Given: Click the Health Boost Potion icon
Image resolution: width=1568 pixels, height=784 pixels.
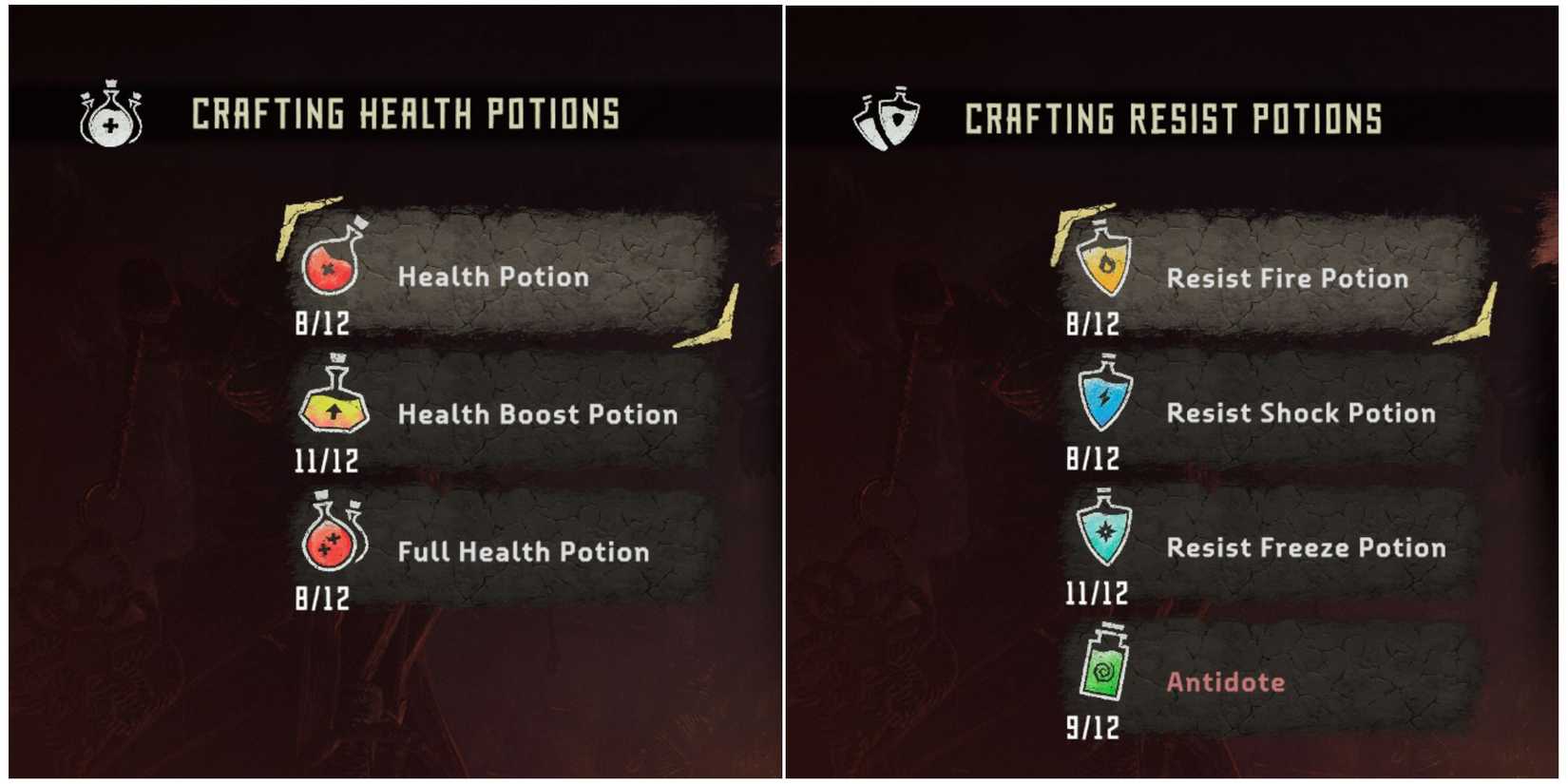Looking at the screenshot, I should click(333, 412).
